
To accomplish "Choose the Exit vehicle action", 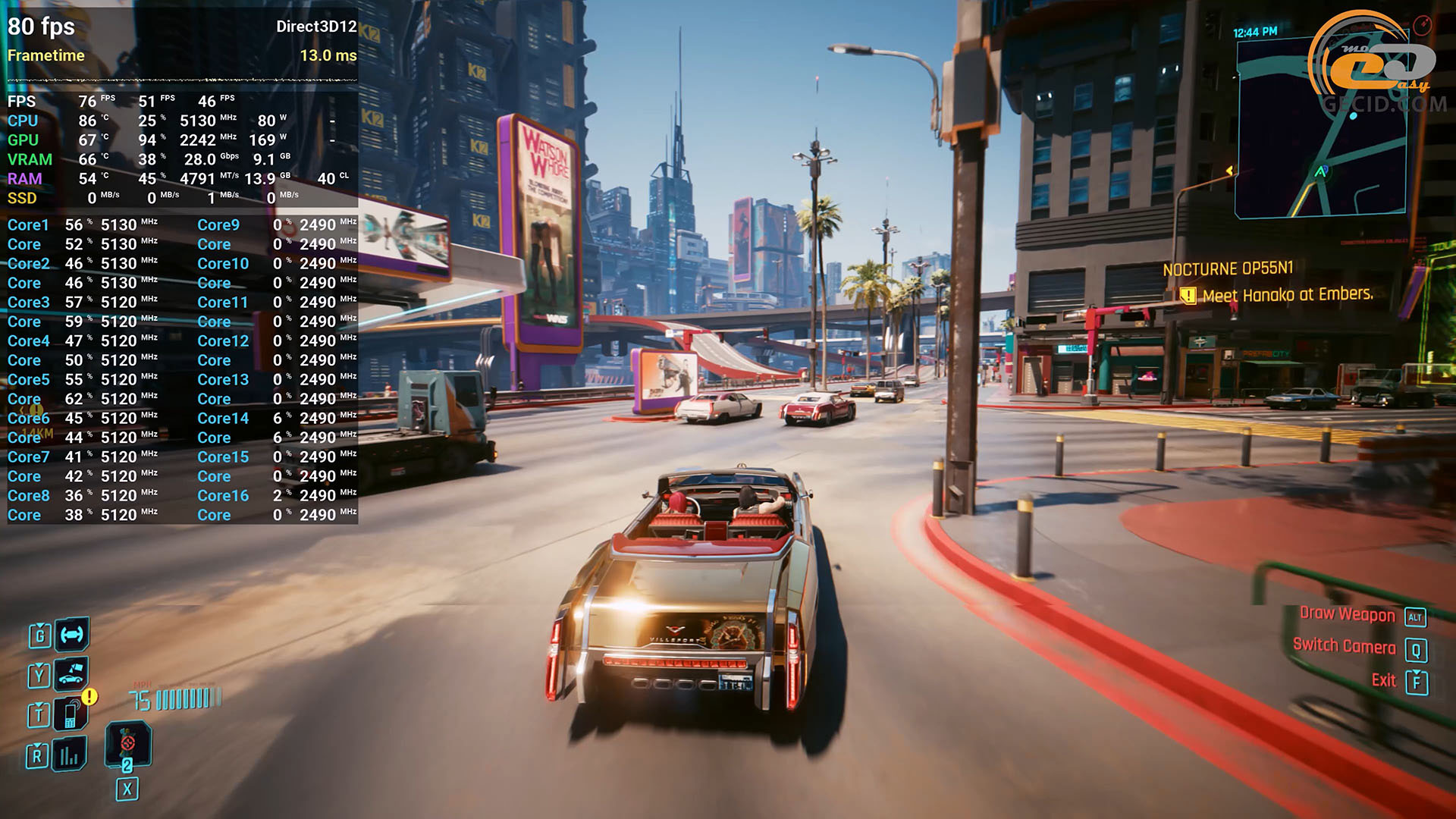I will coord(1384,681).
